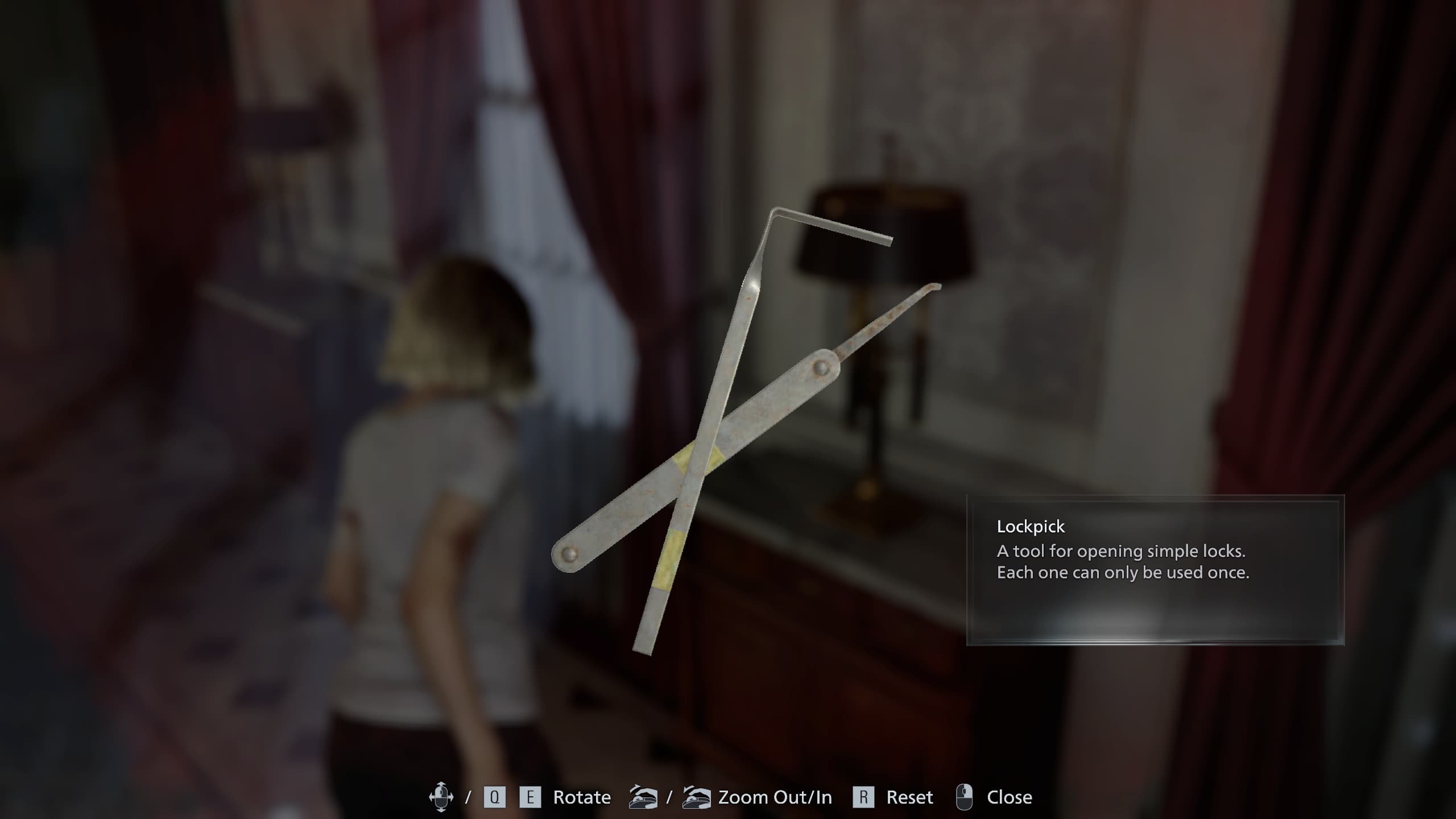Click the slash separator between Q/E prompts
The image size is (1456, 819).
tap(469, 796)
